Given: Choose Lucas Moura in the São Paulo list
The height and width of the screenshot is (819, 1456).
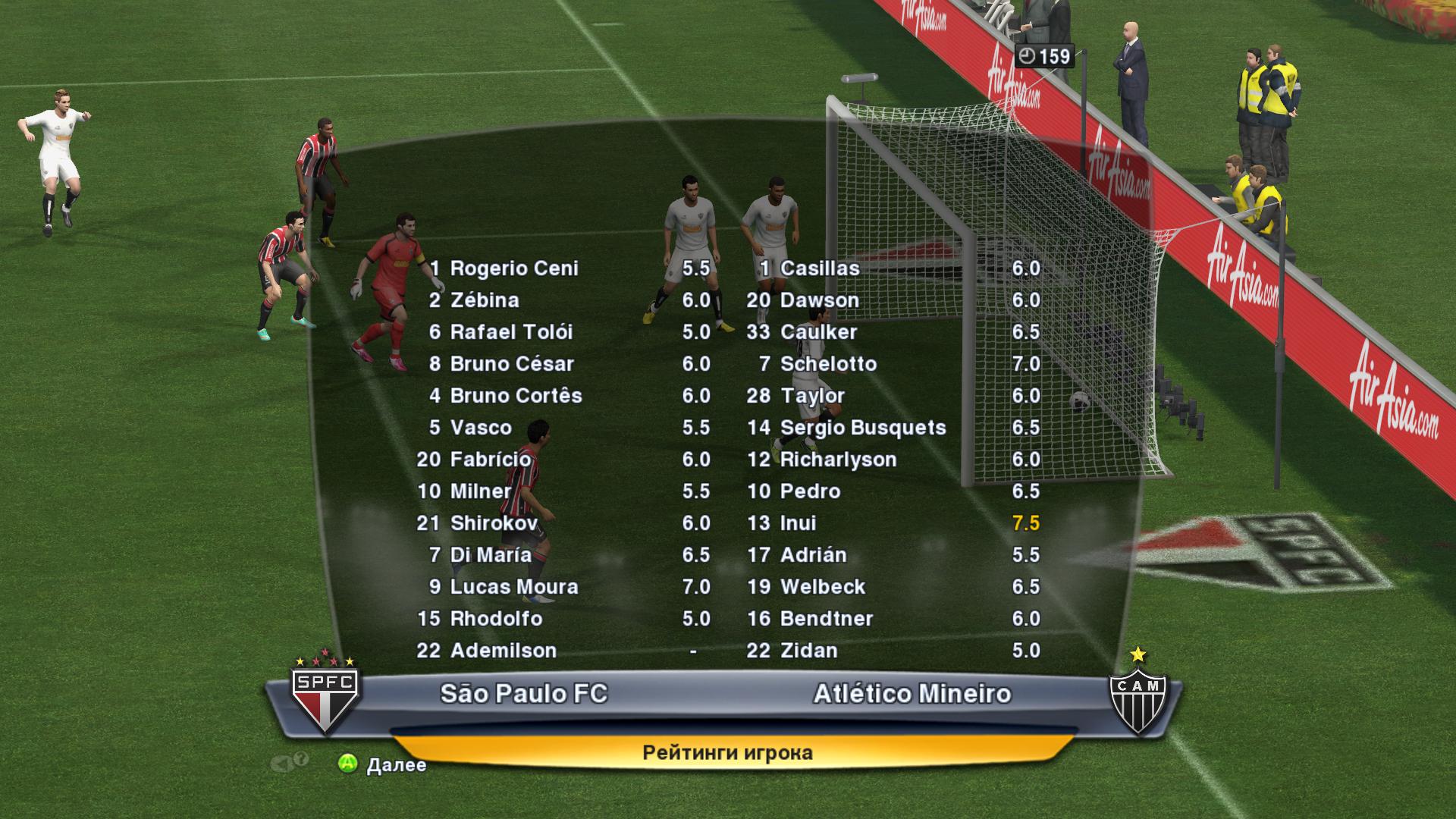Looking at the screenshot, I should pyautogui.click(x=513, y=587).
